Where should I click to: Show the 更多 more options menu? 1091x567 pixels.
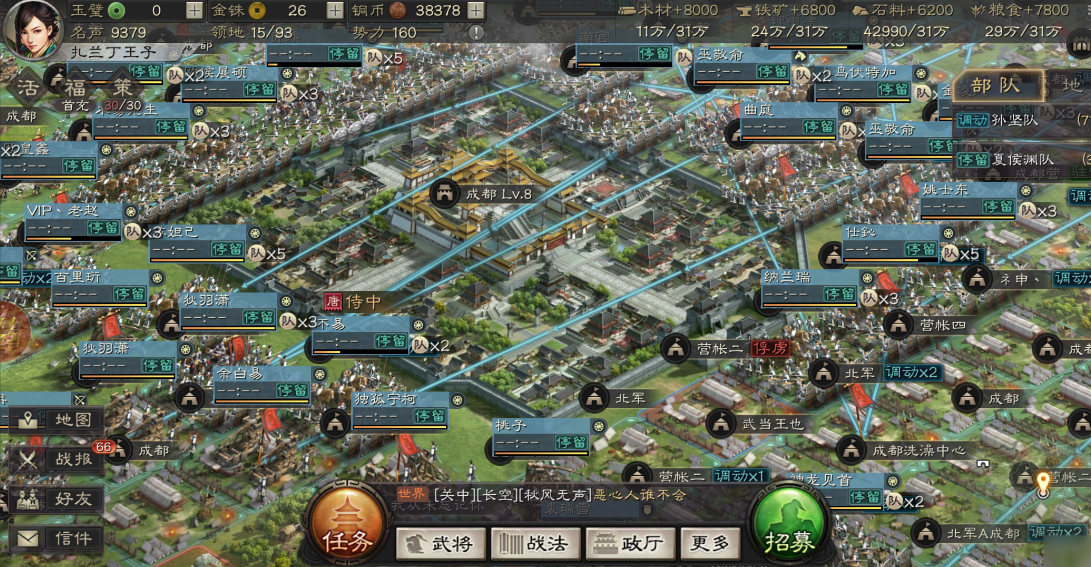[x=711, y=543]
